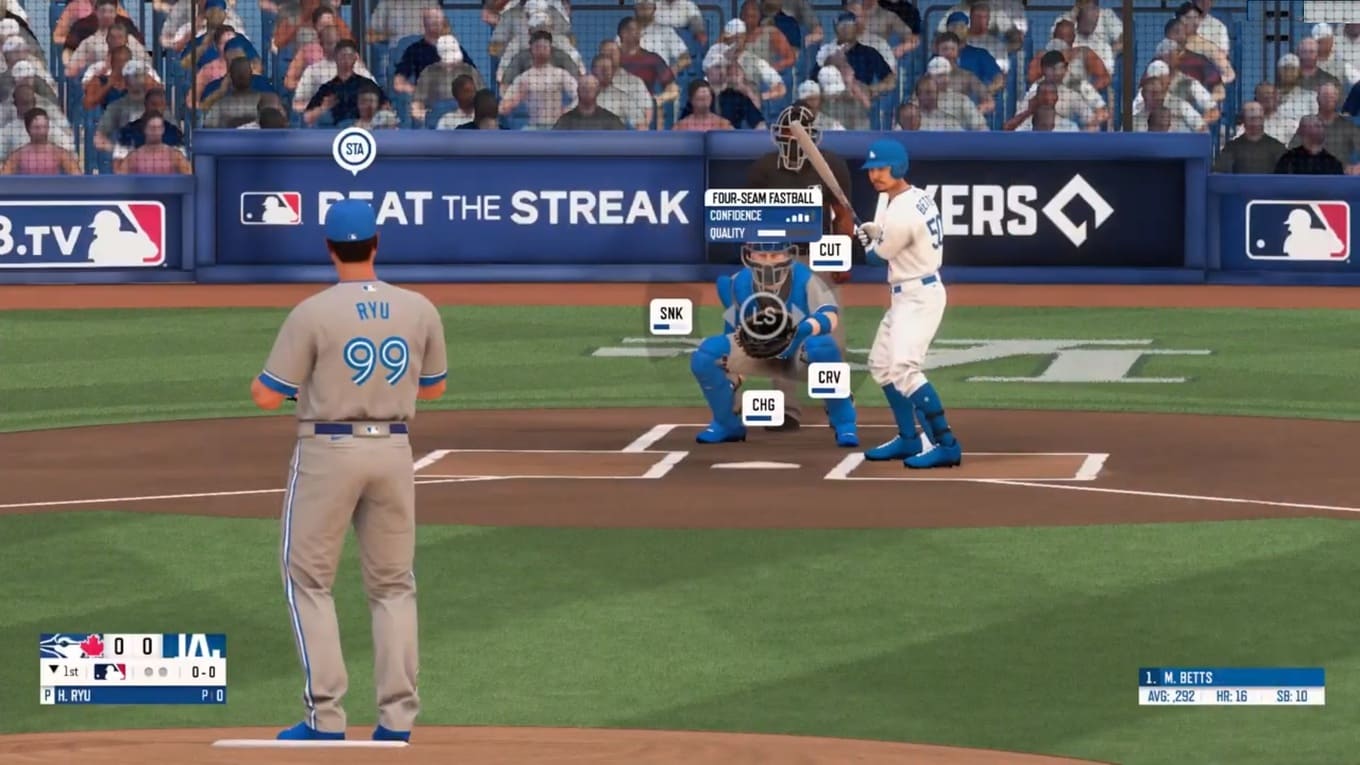Image resolution: width=1360 pixels, height=765 pixels.
Task: Click the STA stamina marker above the pitcher
Action: click(354, 149)
